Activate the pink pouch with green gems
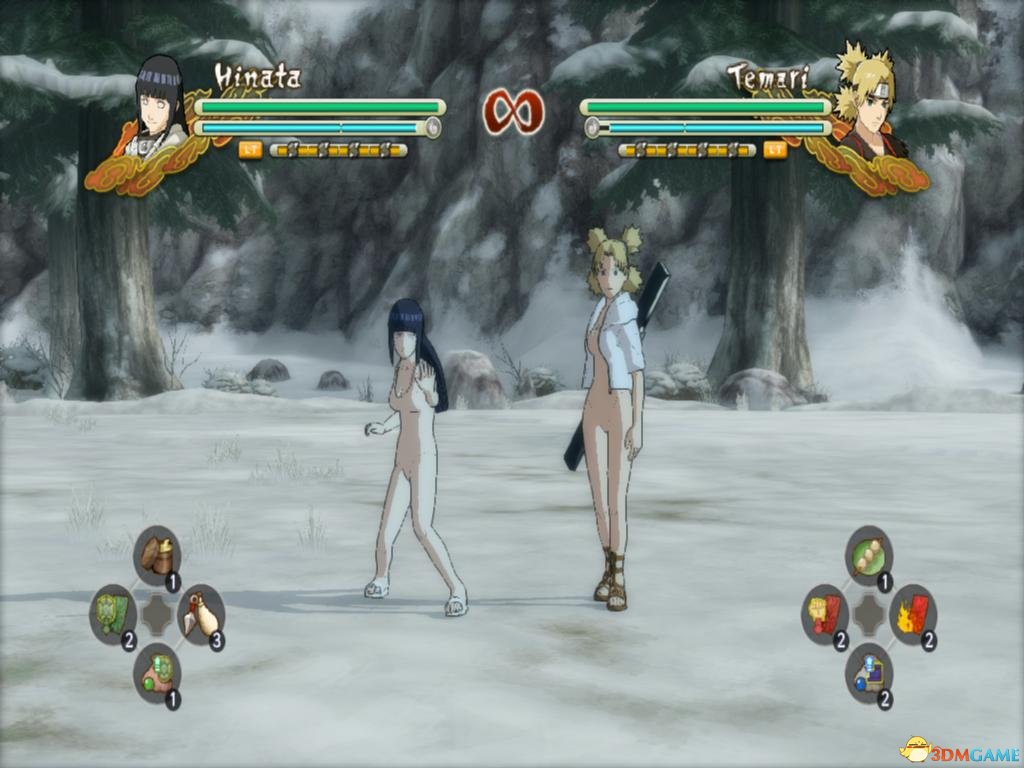The height and width of the screenshot is (768, 1024). 157,672
